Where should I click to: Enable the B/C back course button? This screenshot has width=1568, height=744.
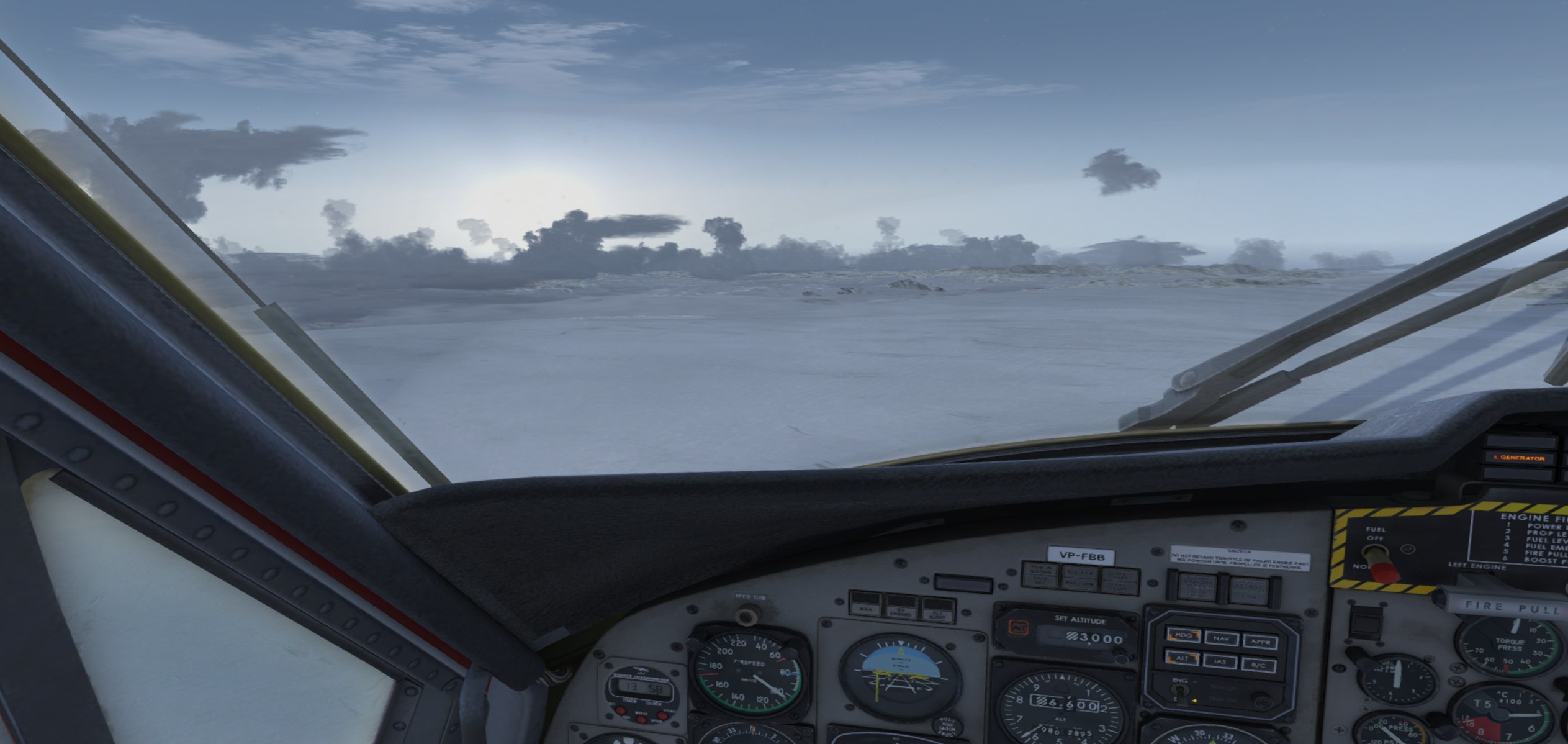coord(1258,665)
